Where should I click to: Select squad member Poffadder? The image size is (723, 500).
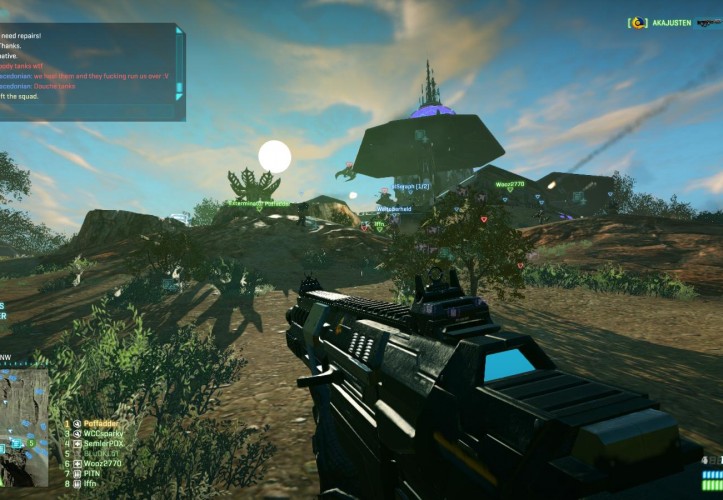[x=101, y=424]
